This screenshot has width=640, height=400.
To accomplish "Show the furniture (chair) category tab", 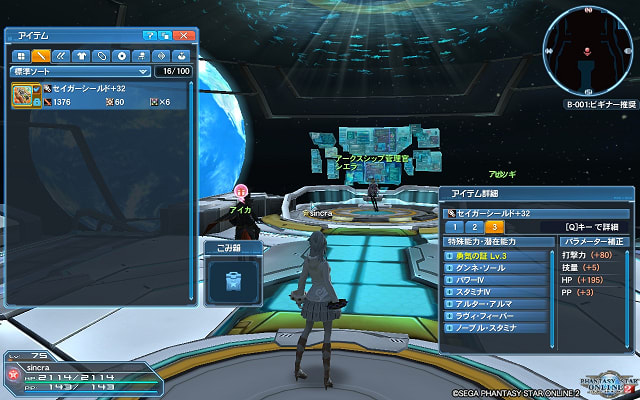I will [x=142, y=56].
